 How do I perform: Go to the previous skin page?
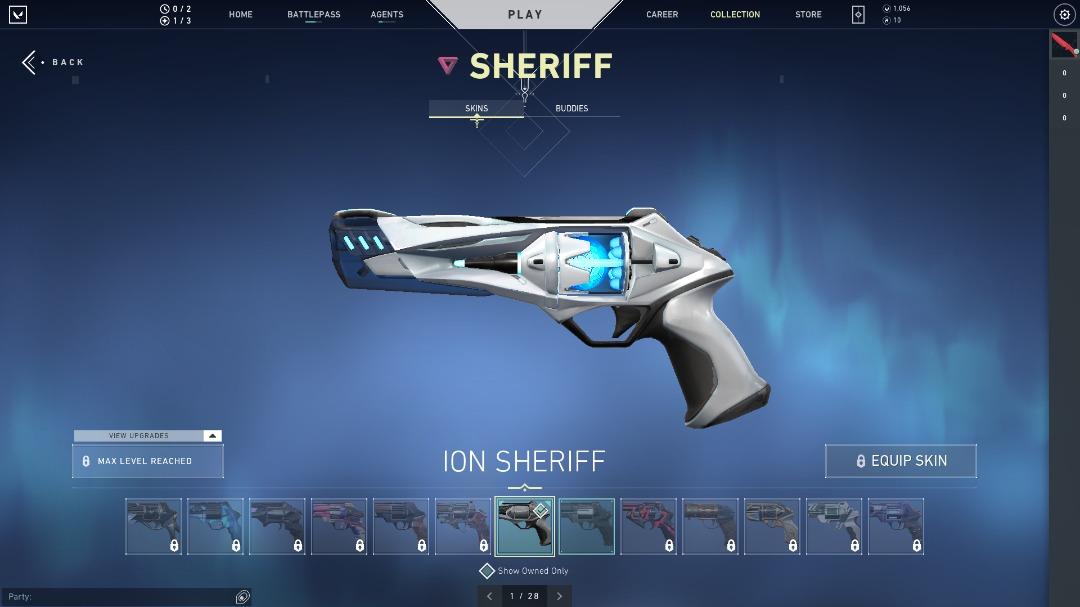point(490,596)
